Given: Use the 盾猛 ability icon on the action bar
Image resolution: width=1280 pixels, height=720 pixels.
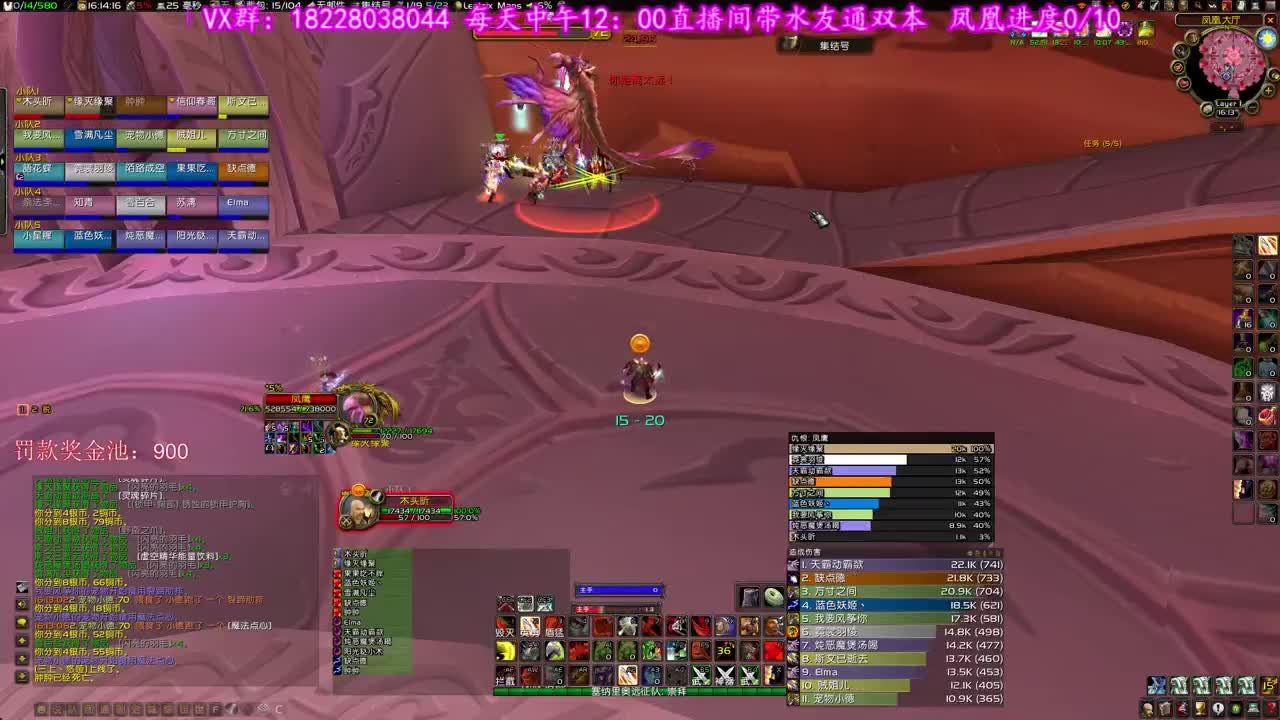Looking at the screenshot, I should point(553,626).
